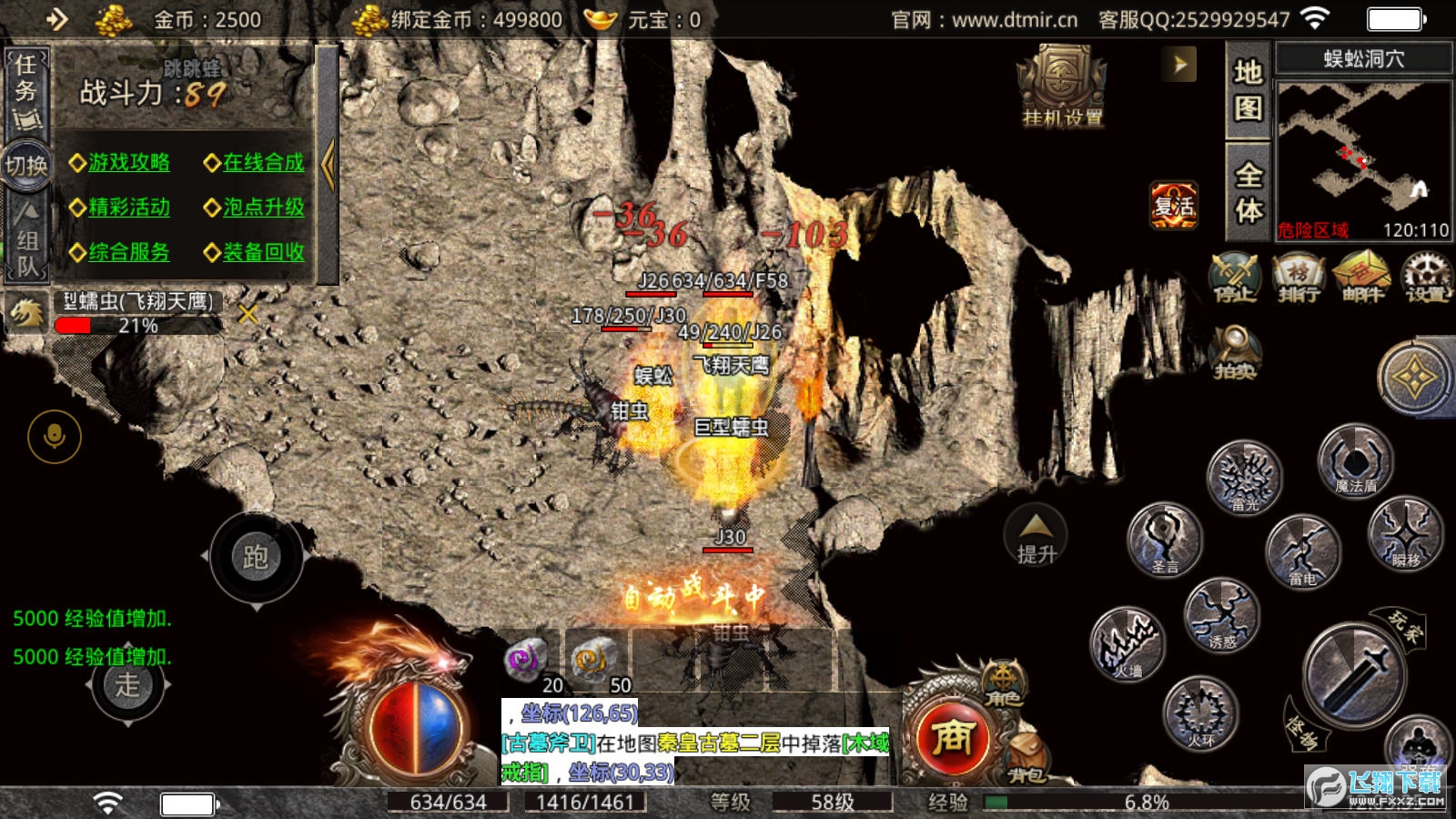Viewport: 1456px width, 819px height.
Task: Open the 挂机设置 auto-battle settings
Action: tap(1061, 88)
